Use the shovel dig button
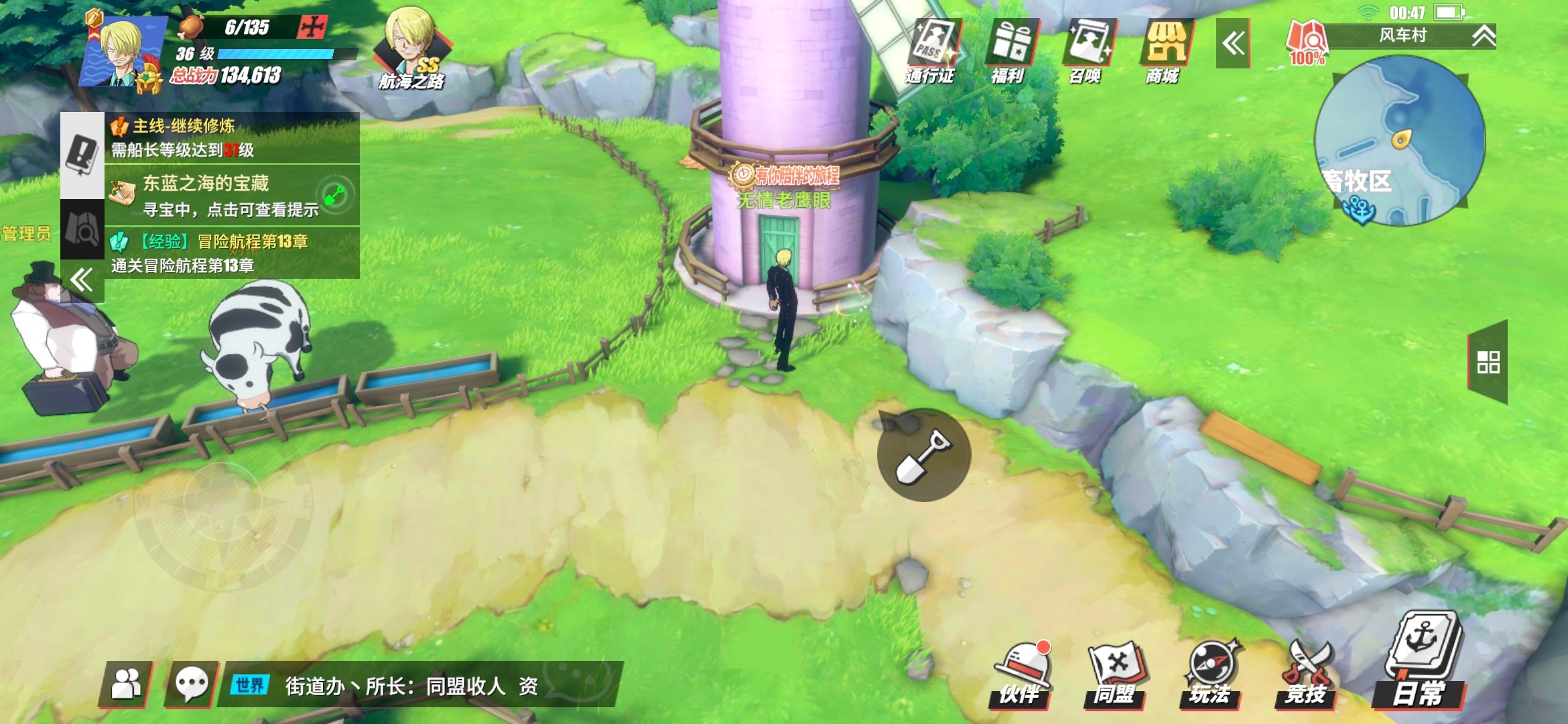The image size is (1568, 724). coord(924,455)
